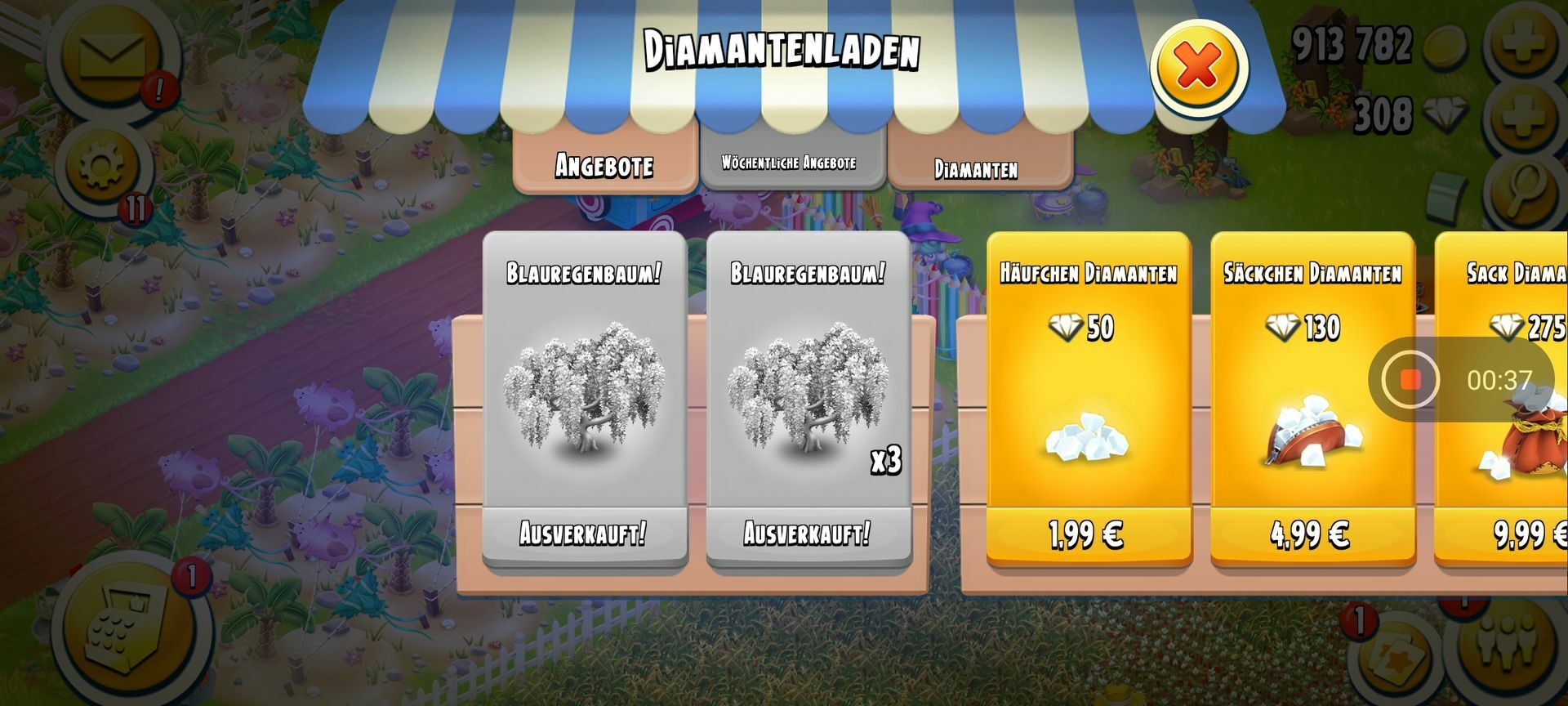This screenshot has height=706, width=1568.
Task: Select the Blauregenbaum x3 offer card
Action: (808, 400)
